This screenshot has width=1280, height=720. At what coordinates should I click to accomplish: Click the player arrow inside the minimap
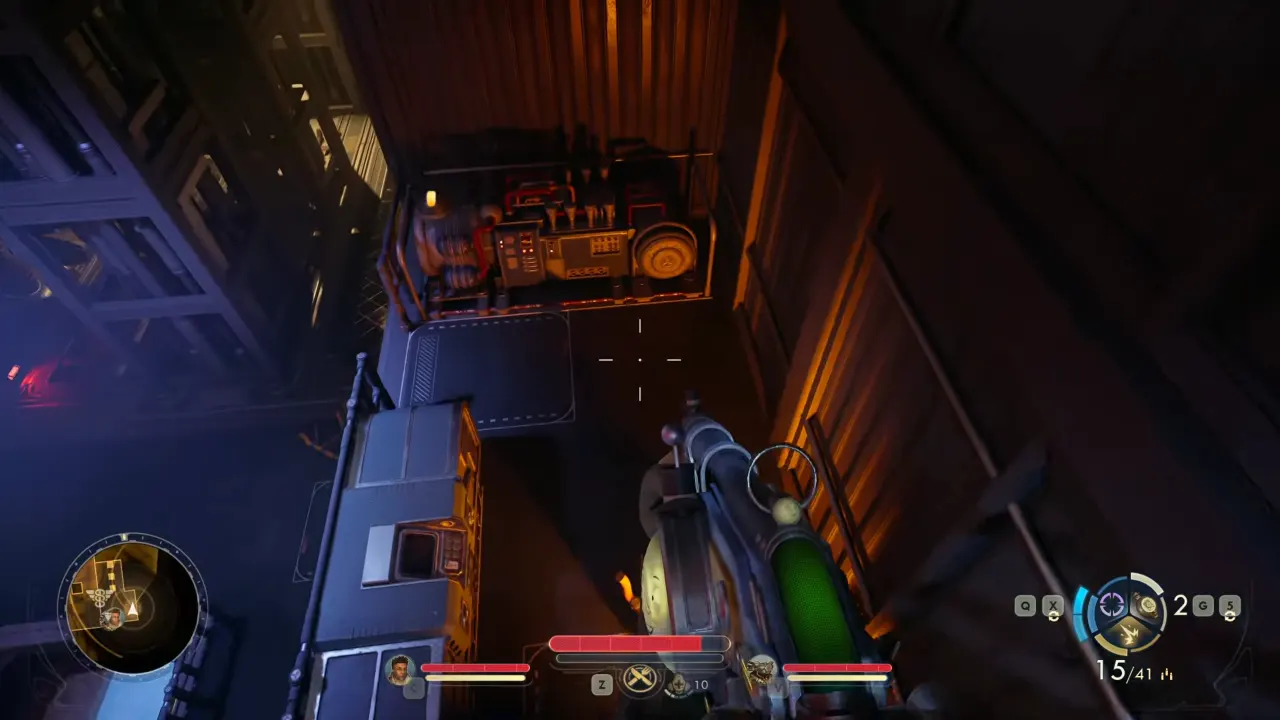(x=131, y=610)
